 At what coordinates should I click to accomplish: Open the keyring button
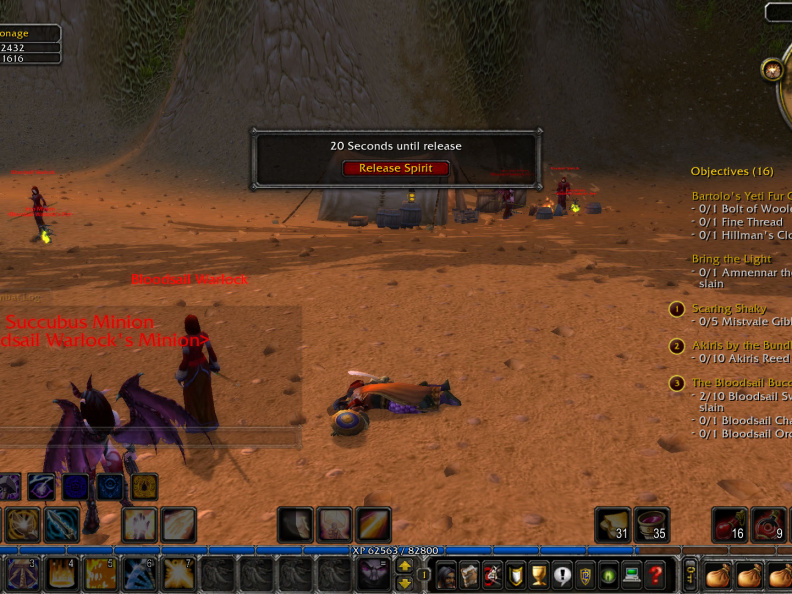[x=690, y=575]
